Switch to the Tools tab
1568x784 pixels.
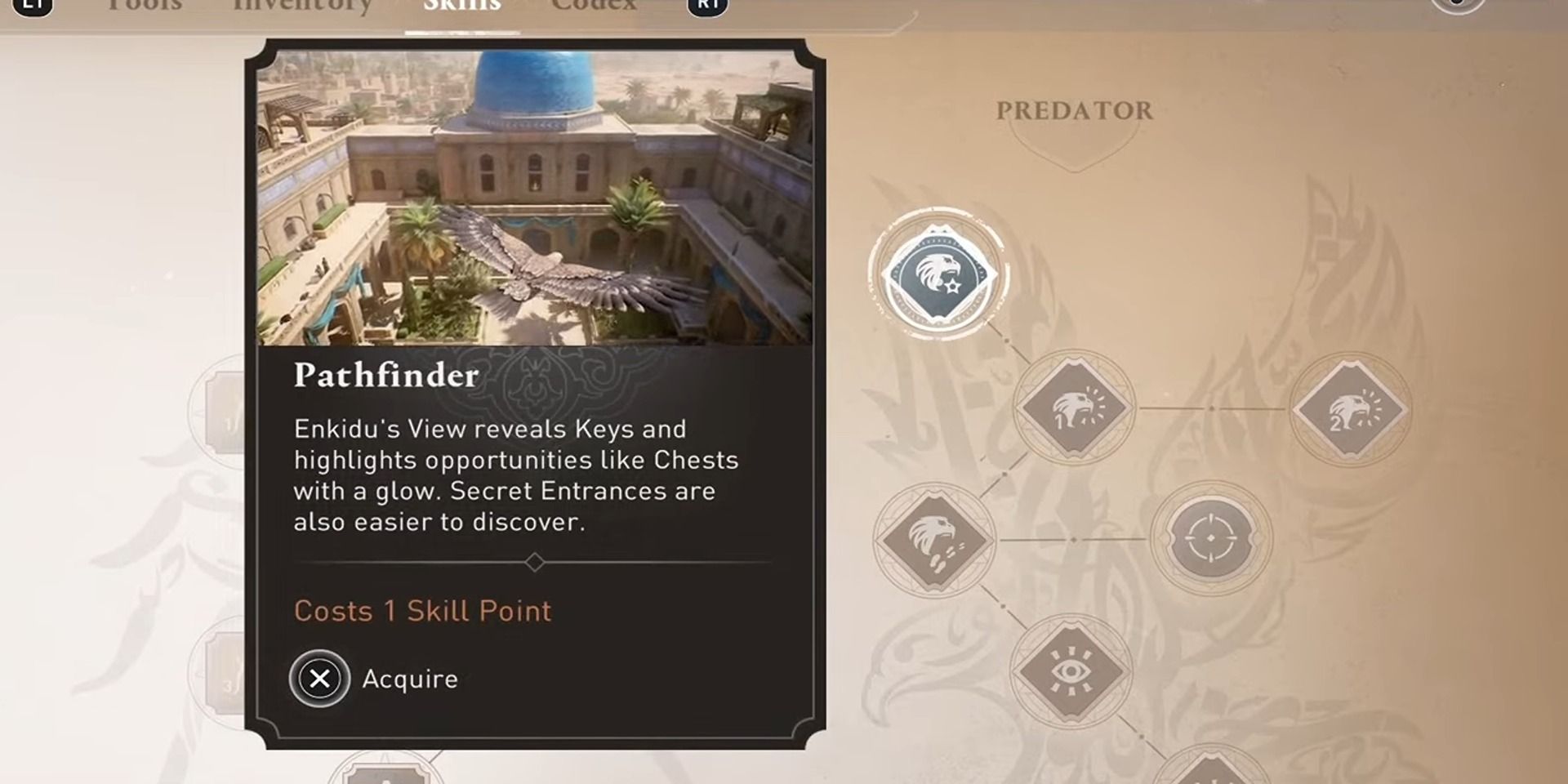(145, 5)
